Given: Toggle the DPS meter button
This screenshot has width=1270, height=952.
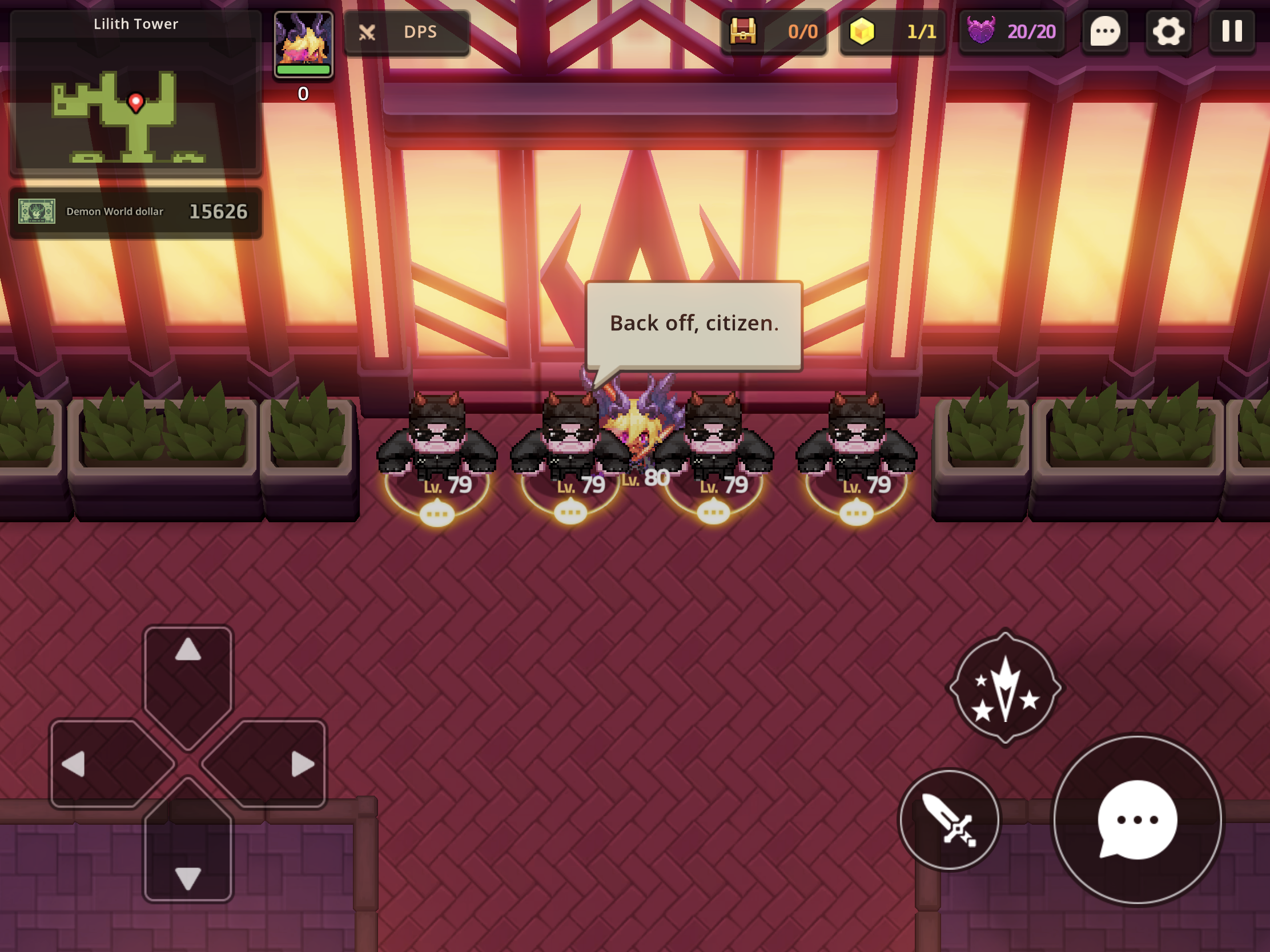Looking at the screenshot, I should click(407, 32).
